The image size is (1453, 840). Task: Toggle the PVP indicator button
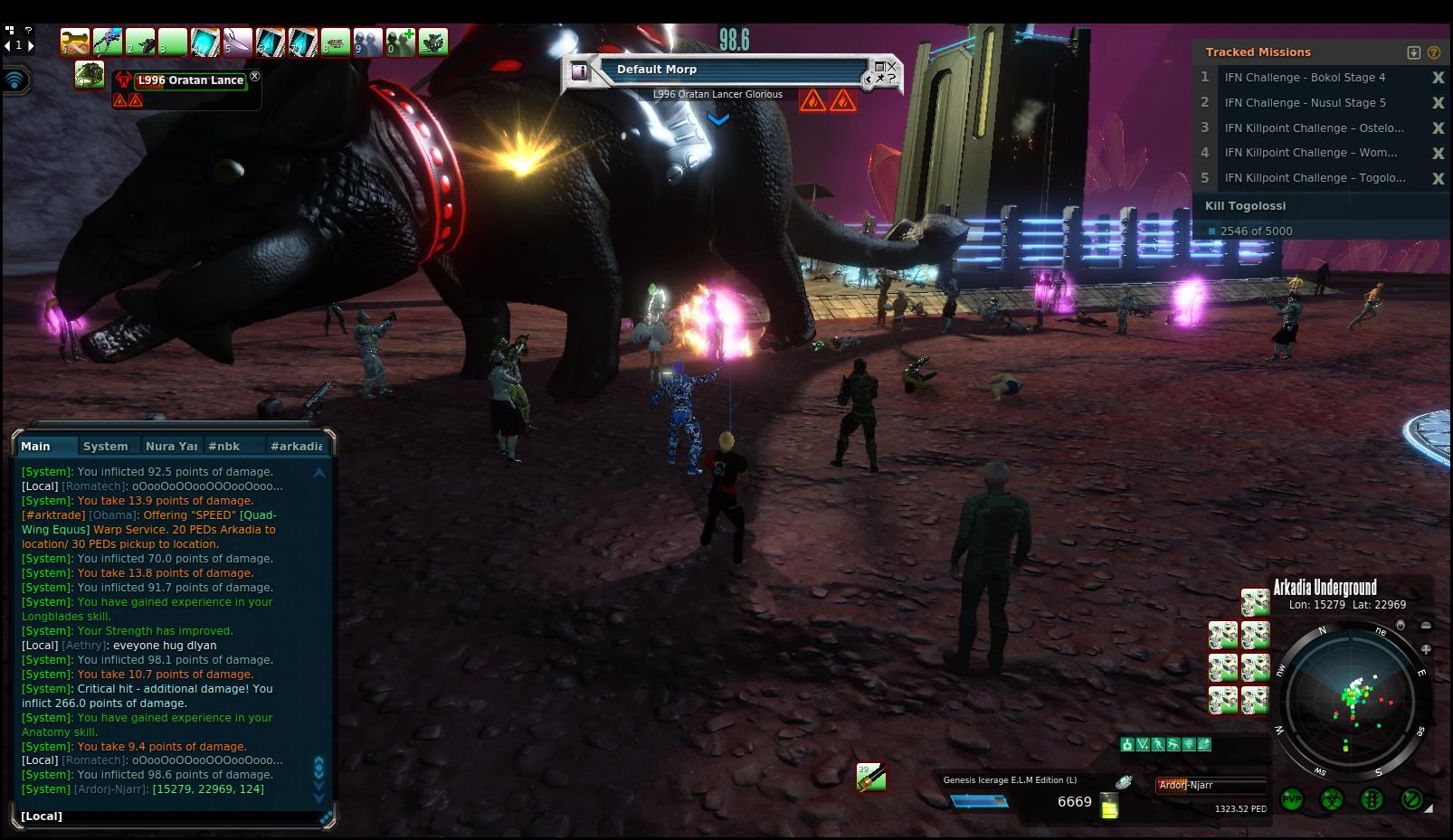pyautogui.click(x=1291, y=799)
